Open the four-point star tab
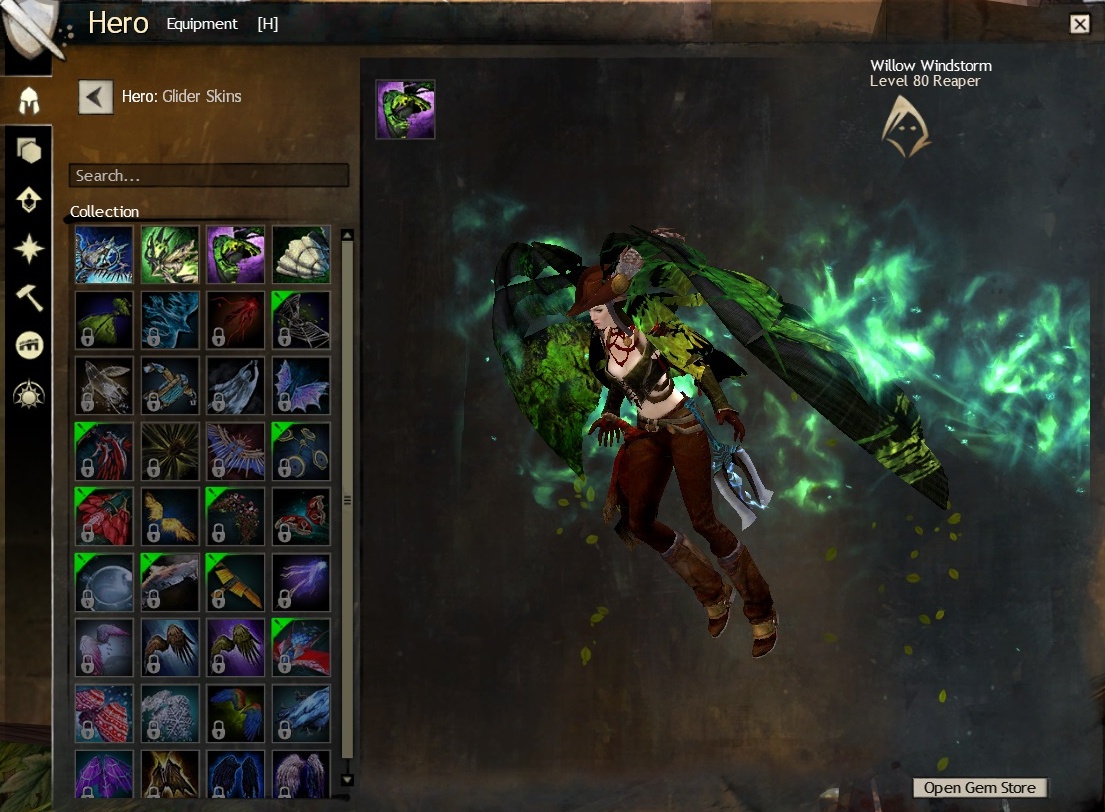This screenshot has width=1105, height=812. point(29,248)
